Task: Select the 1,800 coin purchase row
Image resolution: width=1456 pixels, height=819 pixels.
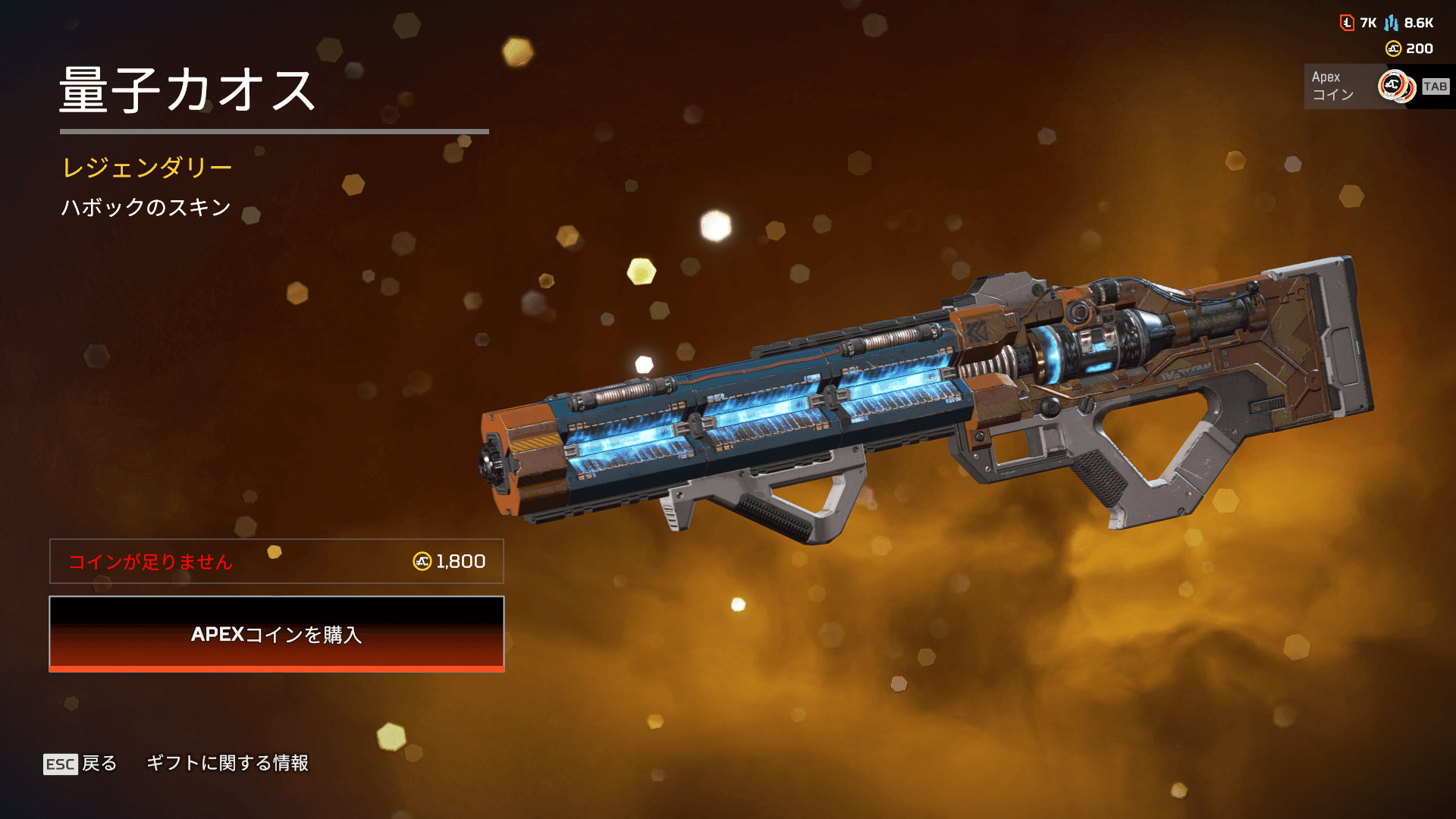Action: [x=277, y=561]
